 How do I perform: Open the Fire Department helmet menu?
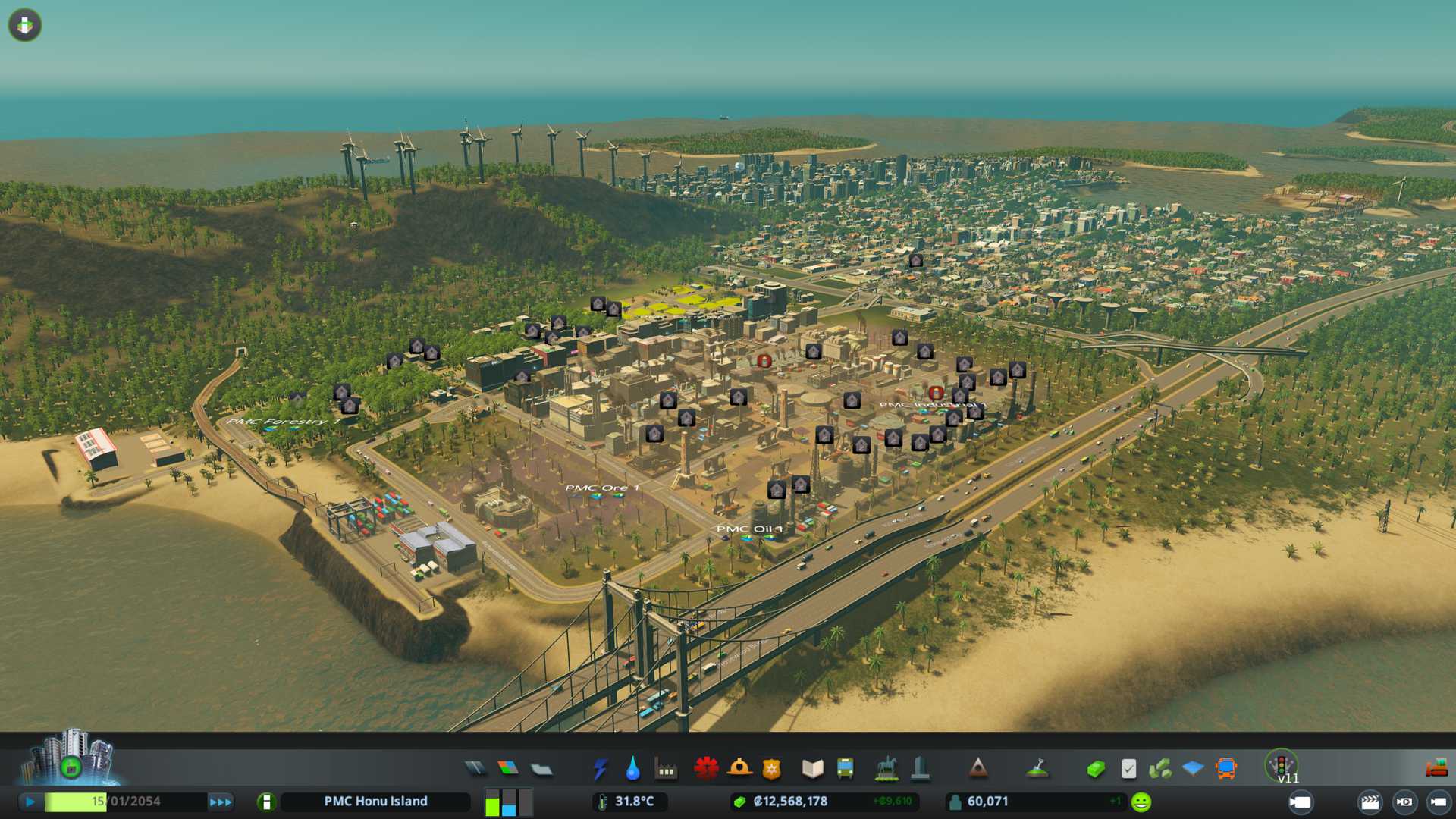point(739,769)
